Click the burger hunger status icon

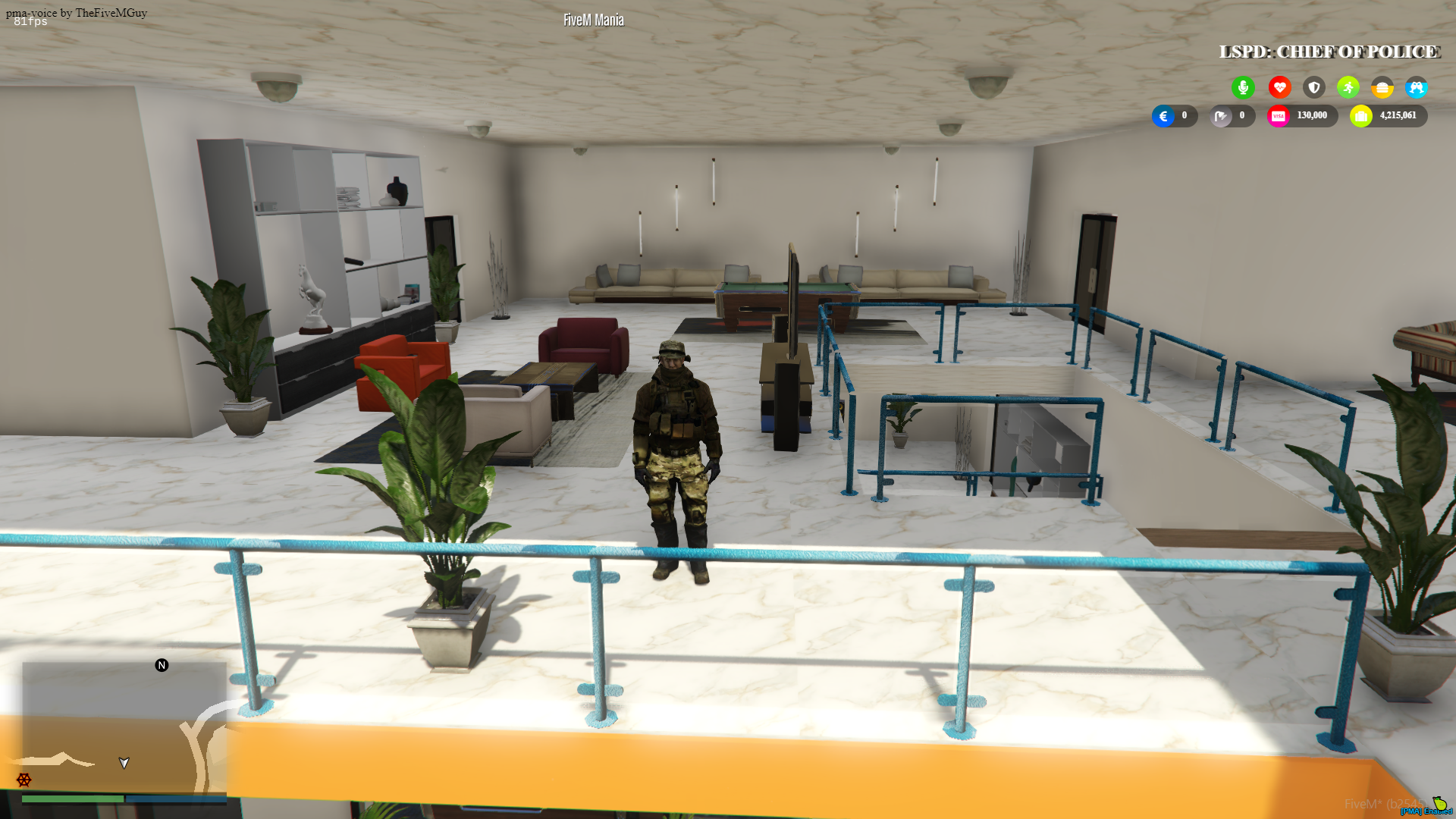coord(1382,87)
